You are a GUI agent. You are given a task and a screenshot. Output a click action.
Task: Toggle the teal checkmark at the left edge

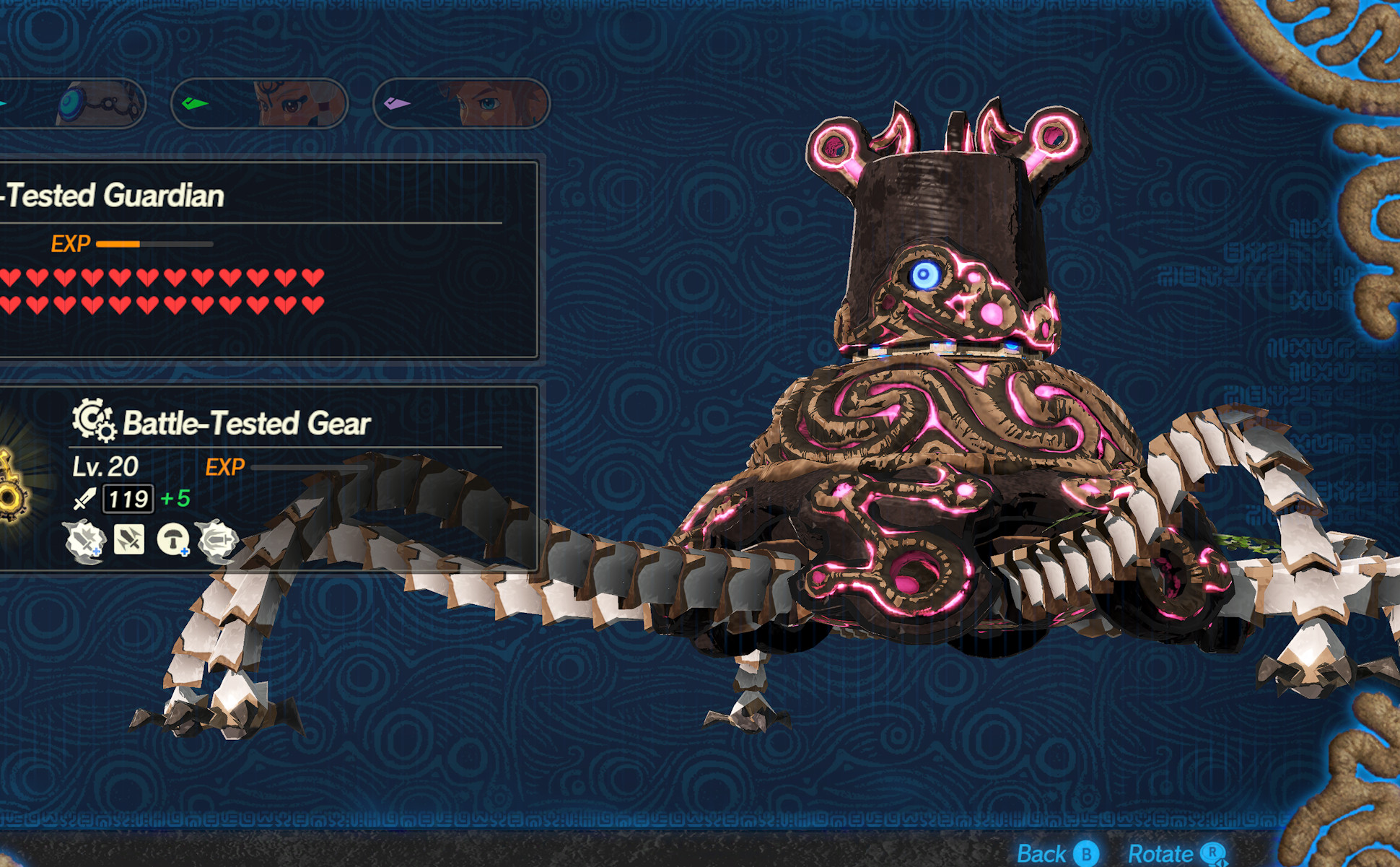[3, 103]
